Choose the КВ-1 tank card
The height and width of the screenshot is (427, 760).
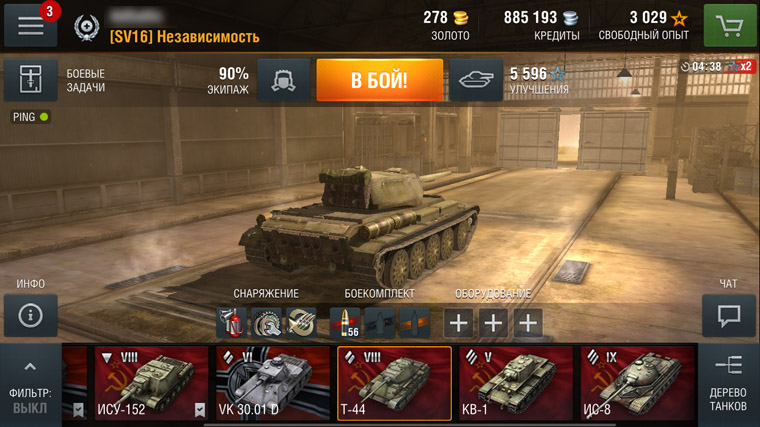click(516, 383)
